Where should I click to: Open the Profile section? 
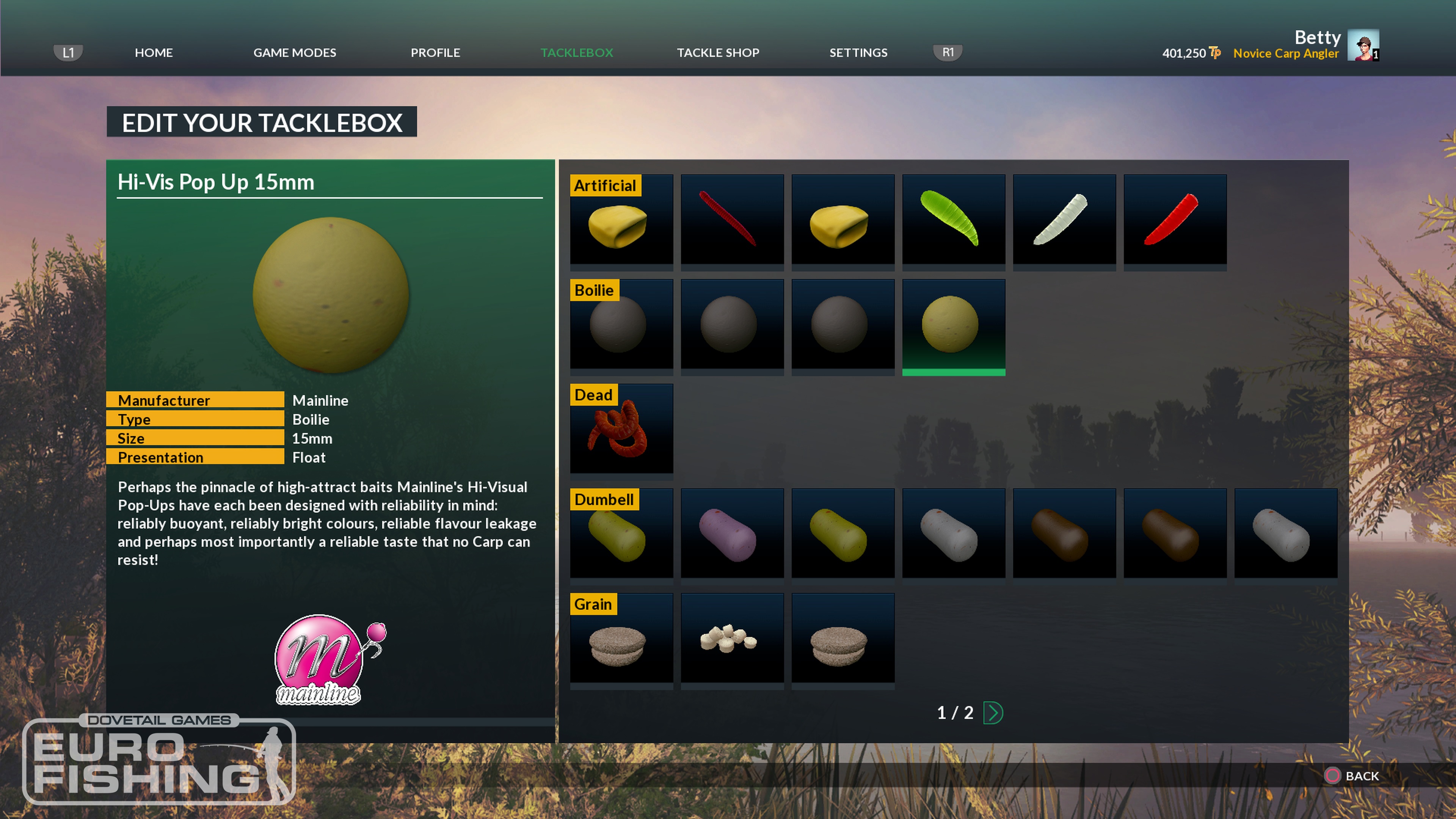coord(435,53)
